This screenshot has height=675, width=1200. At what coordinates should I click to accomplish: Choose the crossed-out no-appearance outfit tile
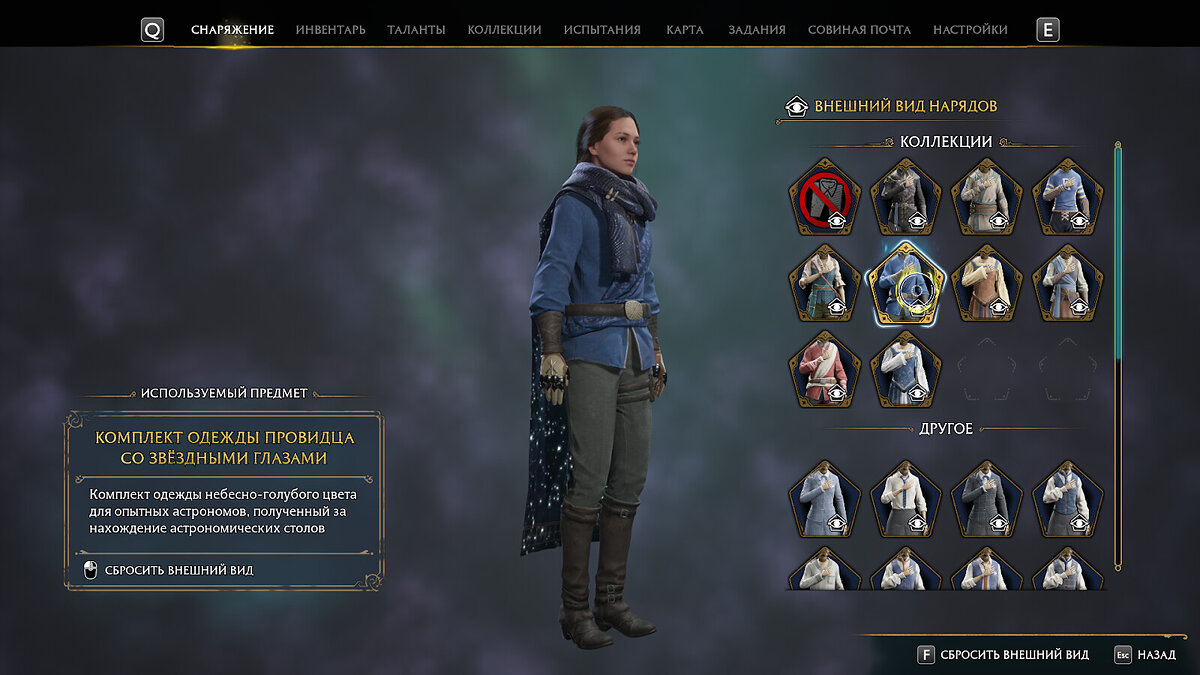click(x=824, y=196)
